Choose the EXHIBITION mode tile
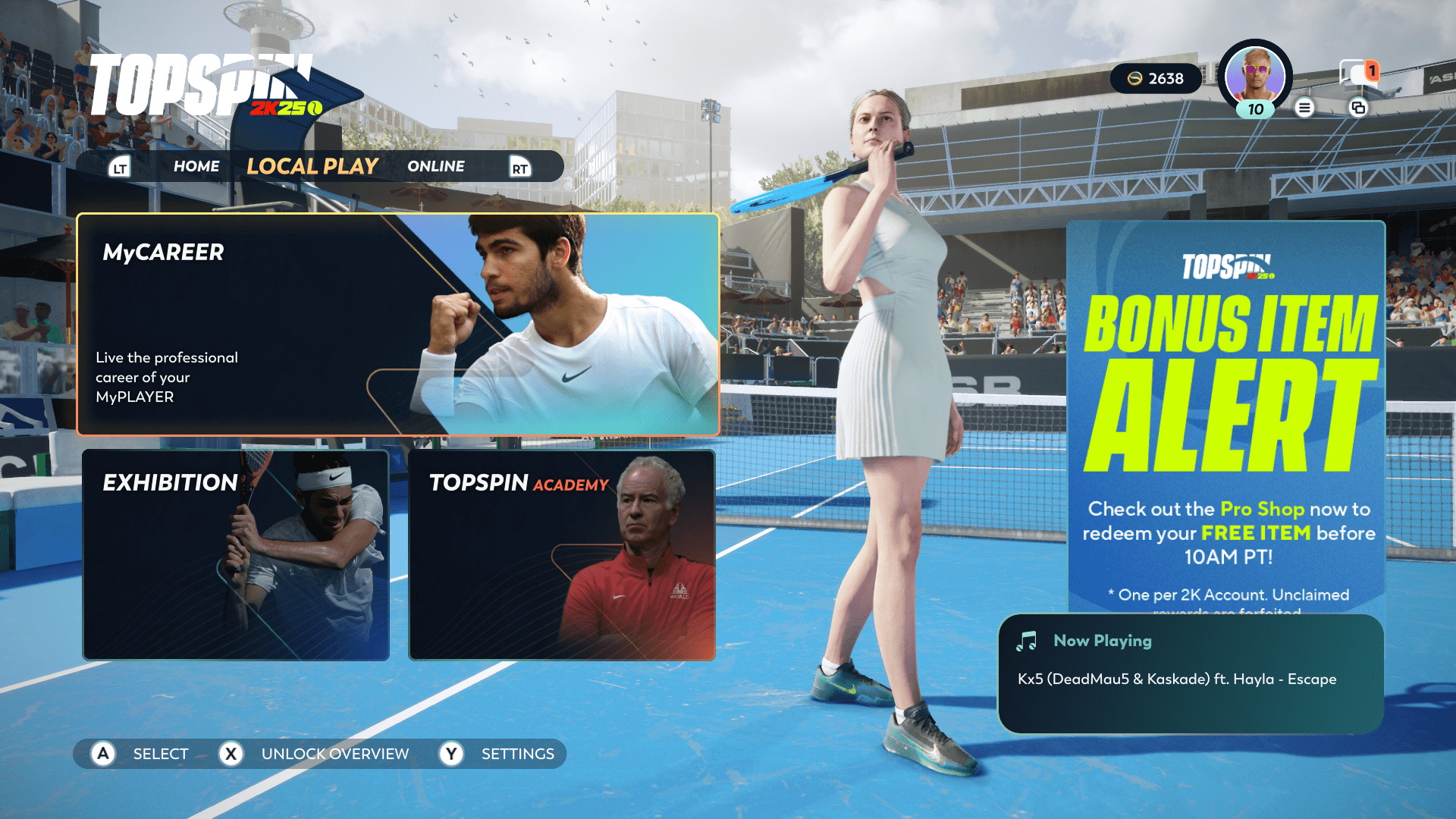The image size is (1456, 819). (x=236, y=554)
